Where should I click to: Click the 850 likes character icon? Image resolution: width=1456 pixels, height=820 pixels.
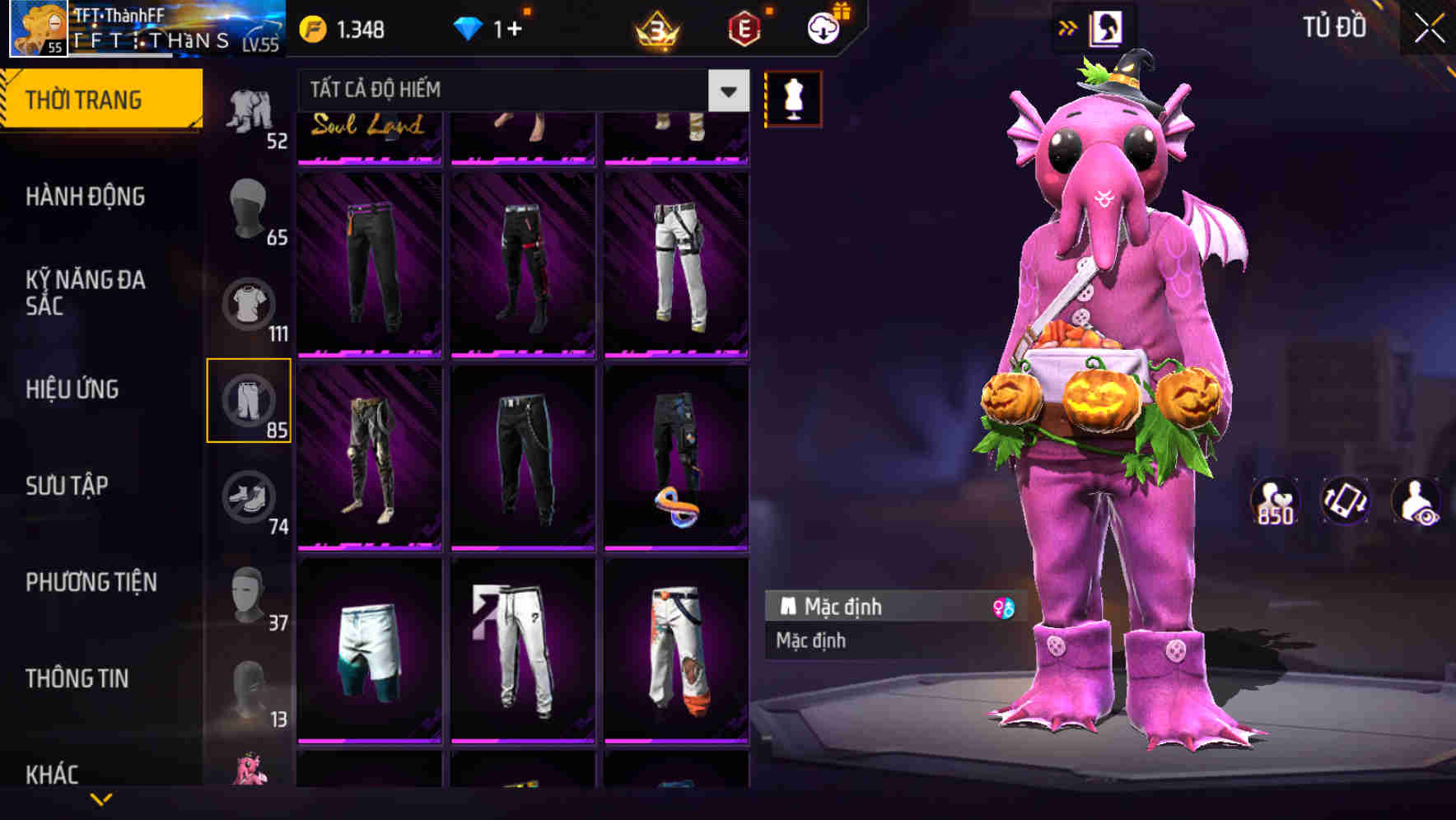[1273, 502]
